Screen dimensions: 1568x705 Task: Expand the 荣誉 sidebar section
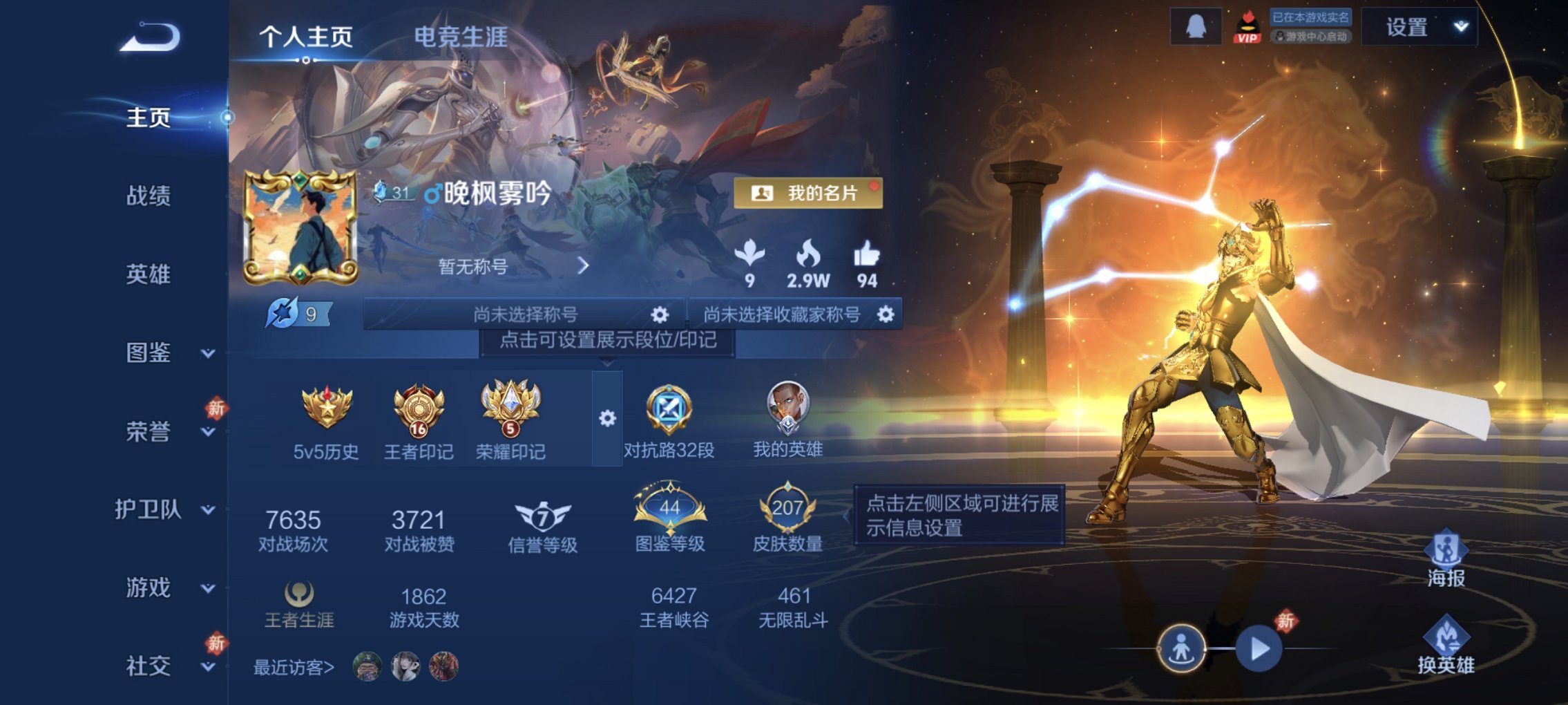pyautogui.click(x=207, y=432)
